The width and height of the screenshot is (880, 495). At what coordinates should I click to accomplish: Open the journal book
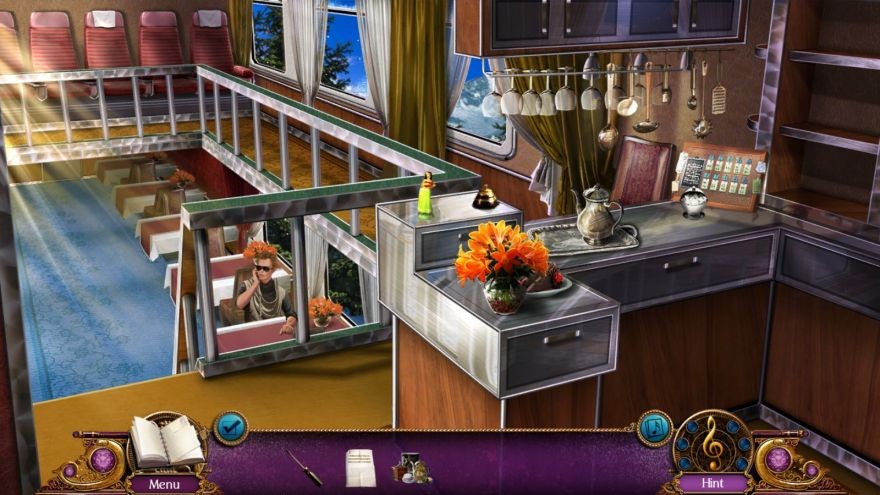point(165,440)
